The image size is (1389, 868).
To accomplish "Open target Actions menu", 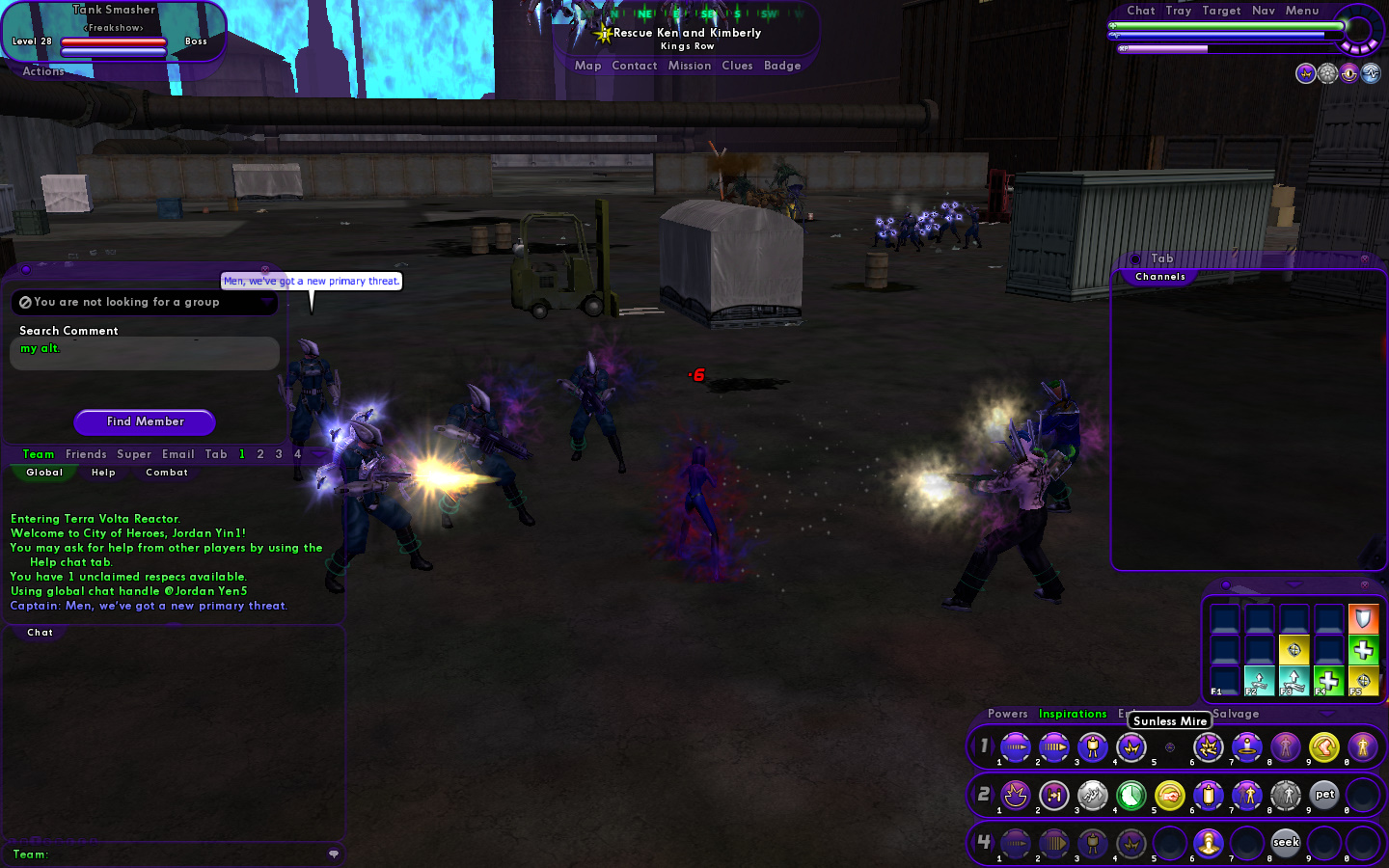I will point(43,71).
